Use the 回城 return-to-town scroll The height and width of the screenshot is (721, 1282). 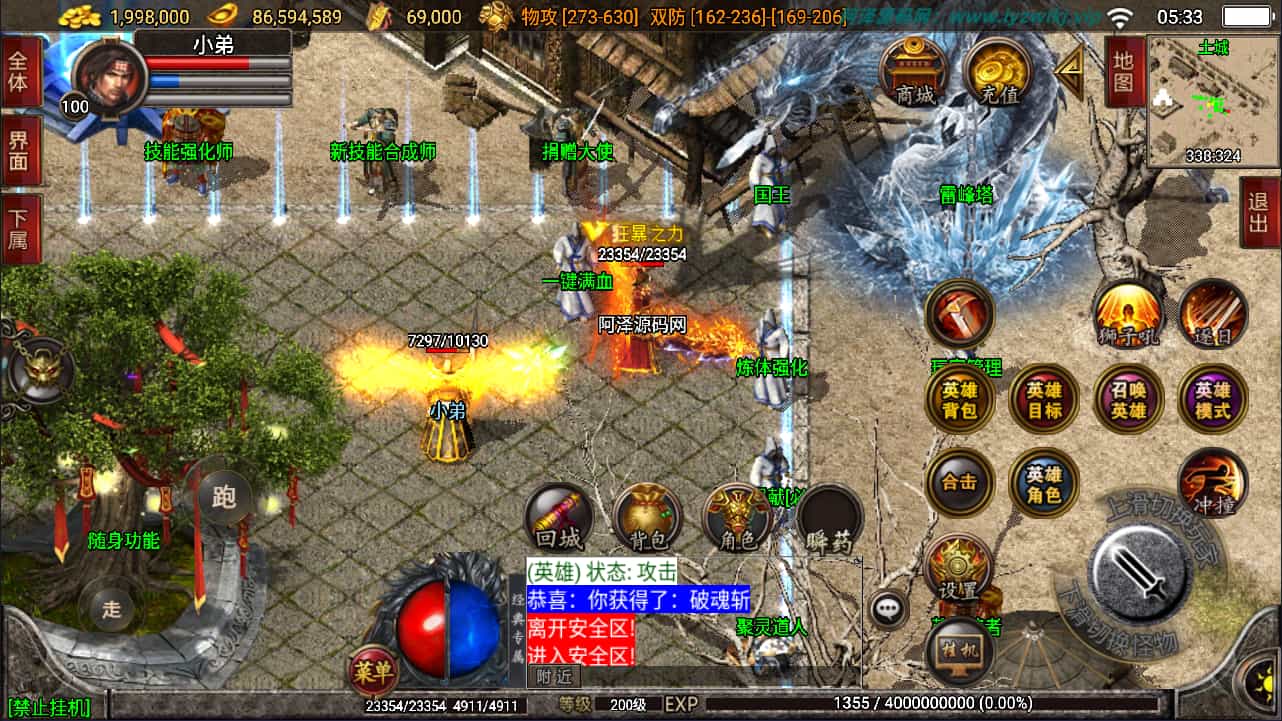click(559, 519)
